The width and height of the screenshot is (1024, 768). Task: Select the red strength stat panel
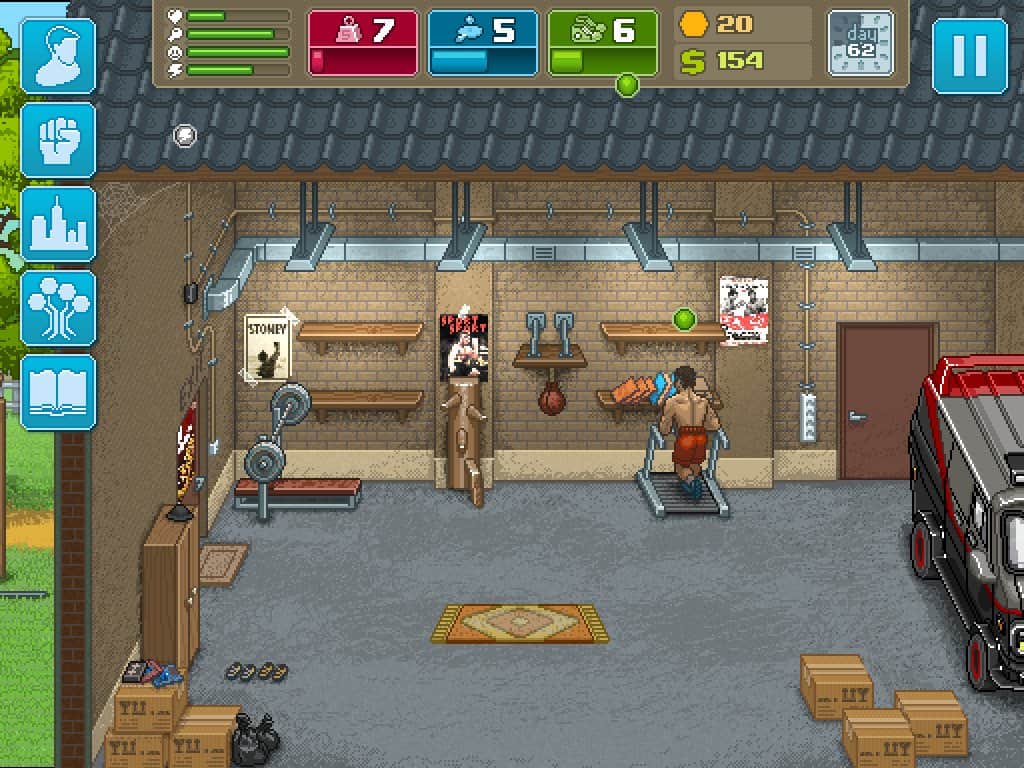coord(363,43)
